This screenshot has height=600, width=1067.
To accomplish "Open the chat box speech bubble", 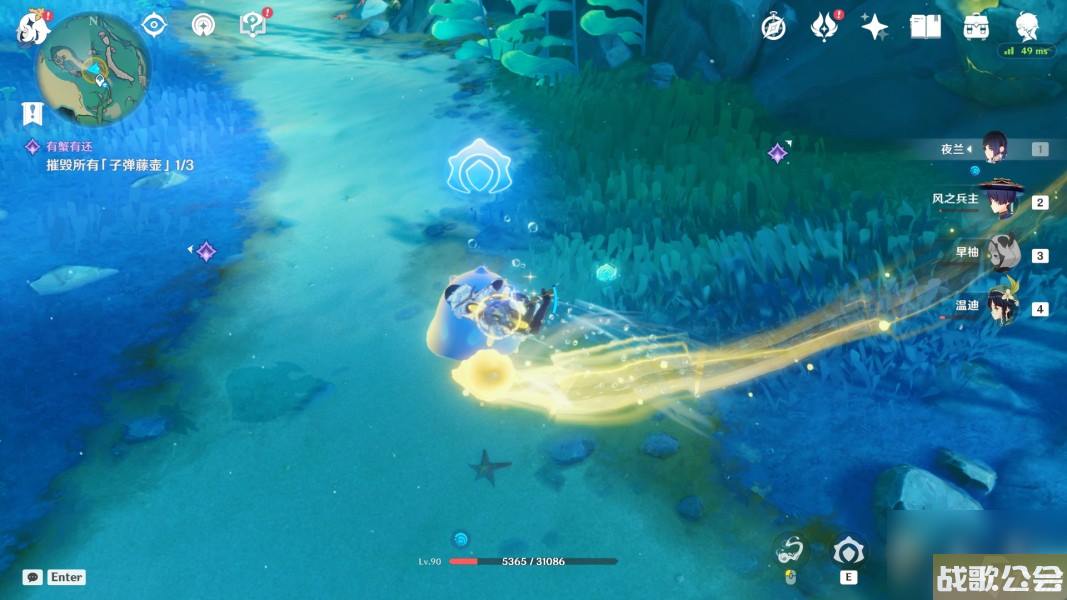I will coord(33,577).
